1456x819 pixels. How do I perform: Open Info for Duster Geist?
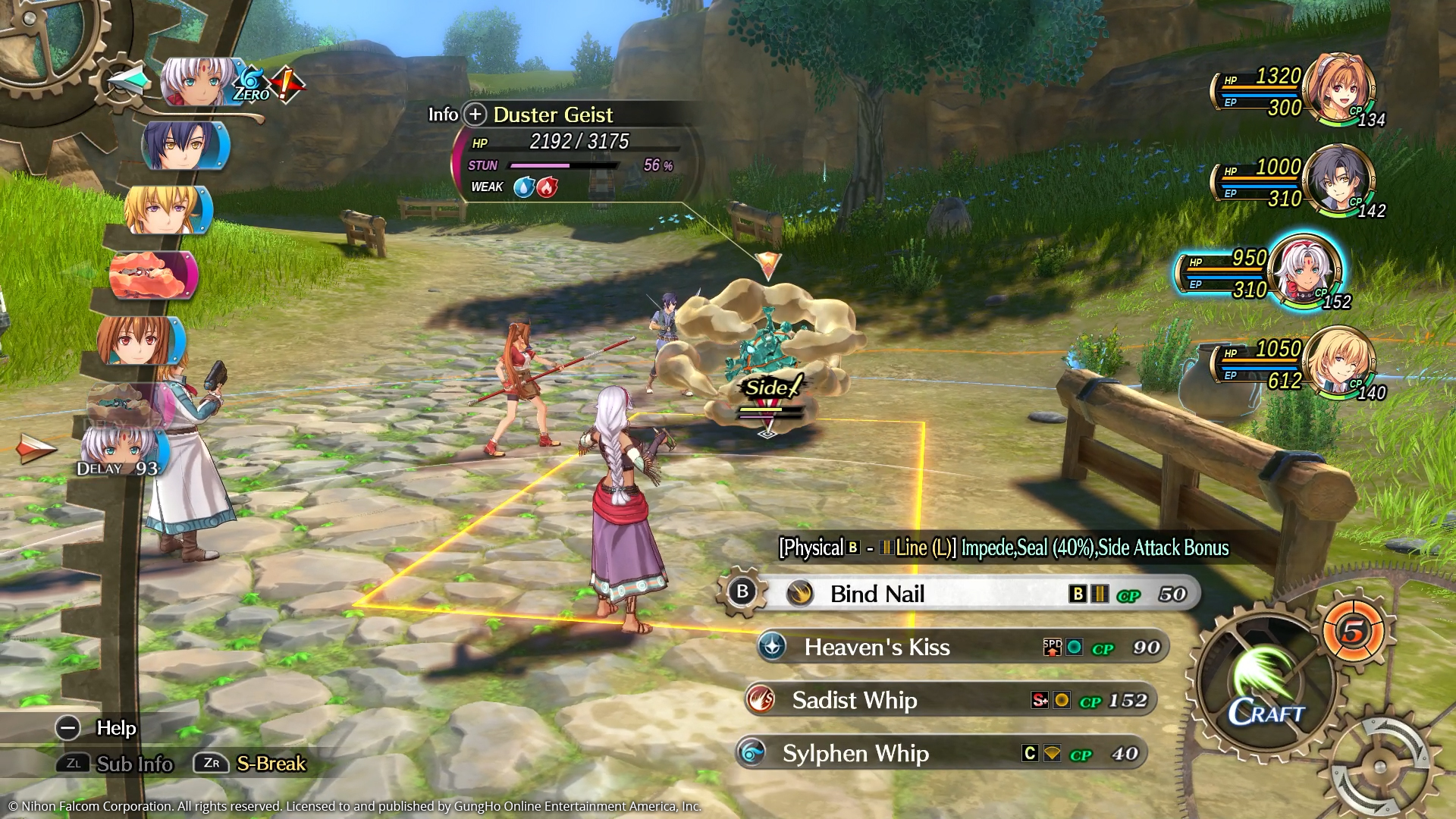(x=475, y=115)
